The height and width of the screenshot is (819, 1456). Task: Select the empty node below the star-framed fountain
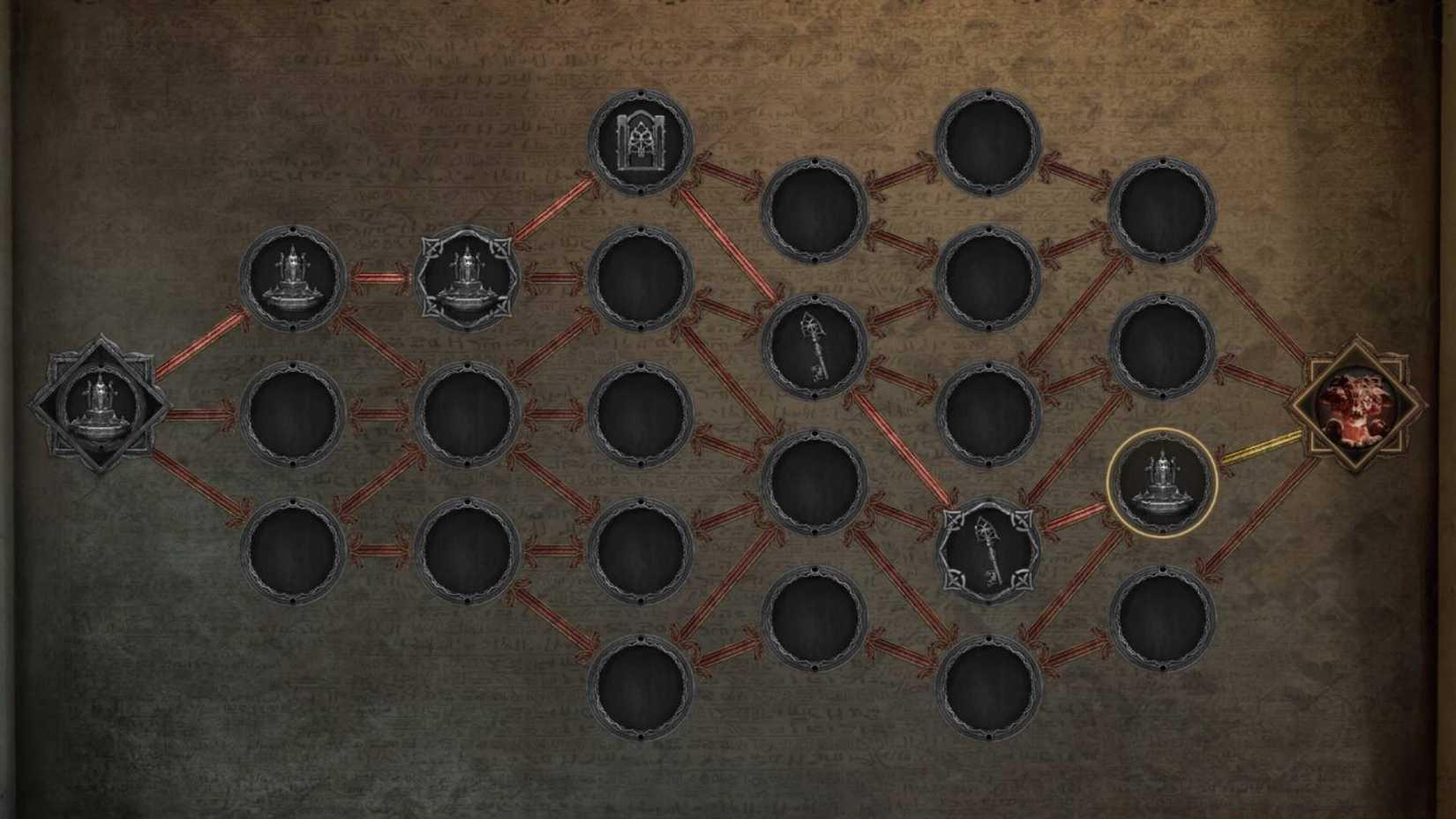pos(466,415)
